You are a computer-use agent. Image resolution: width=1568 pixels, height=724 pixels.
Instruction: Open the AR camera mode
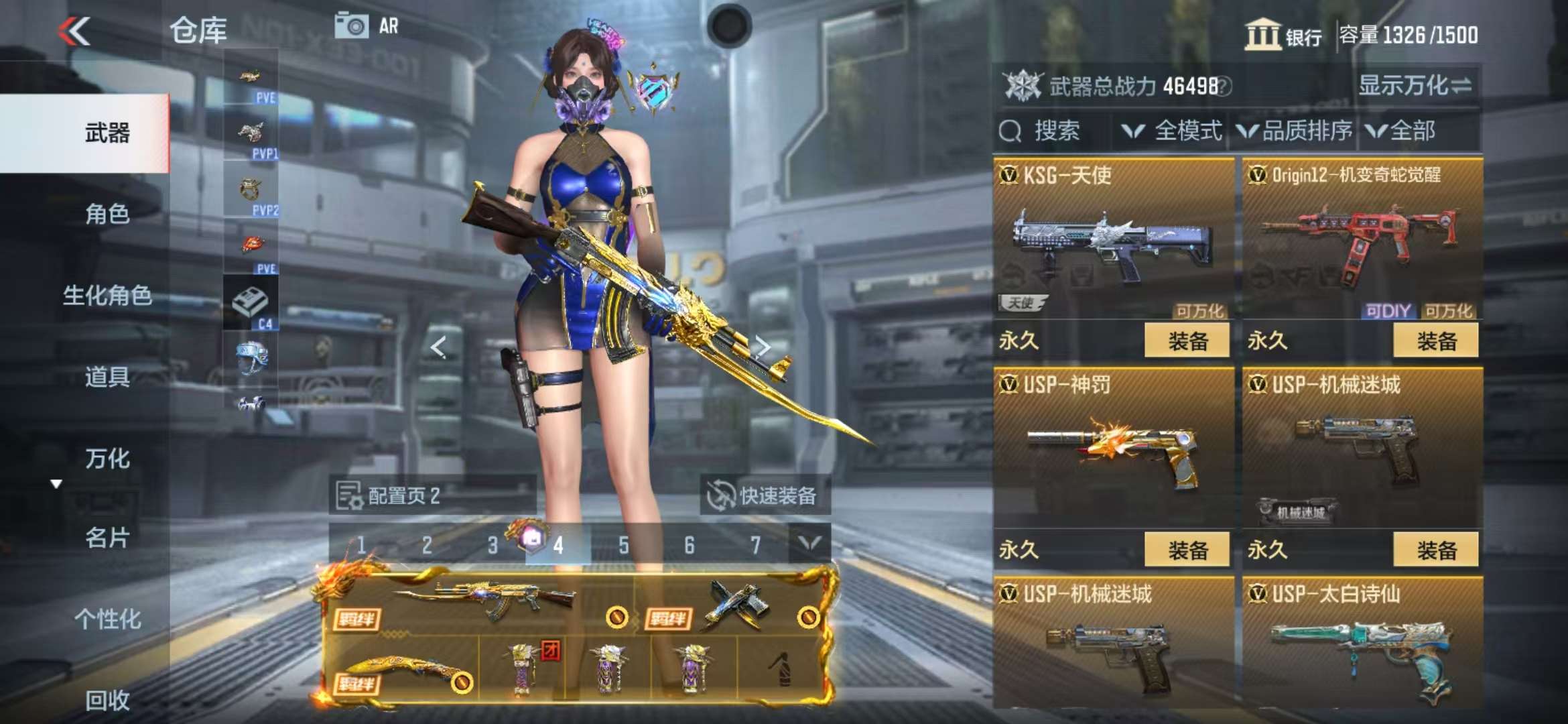[367, 27]
